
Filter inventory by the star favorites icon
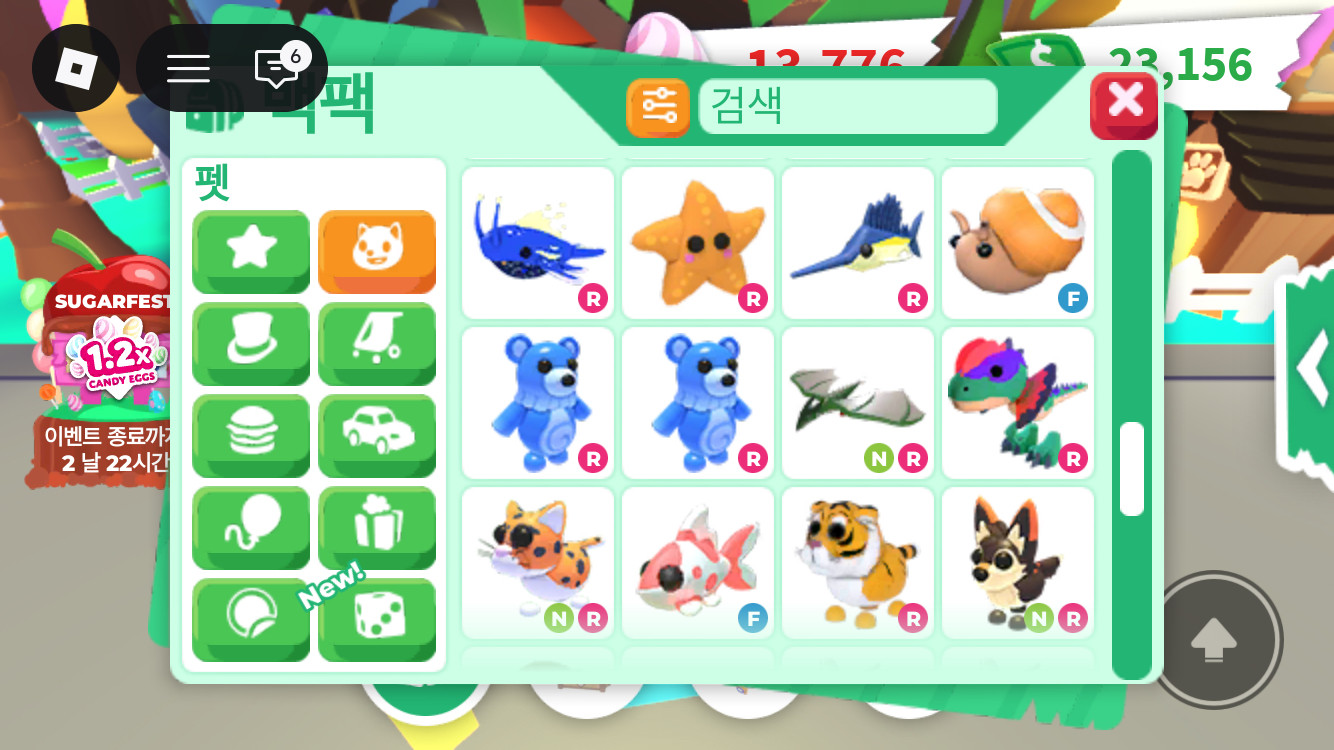[x=251, y=251]
